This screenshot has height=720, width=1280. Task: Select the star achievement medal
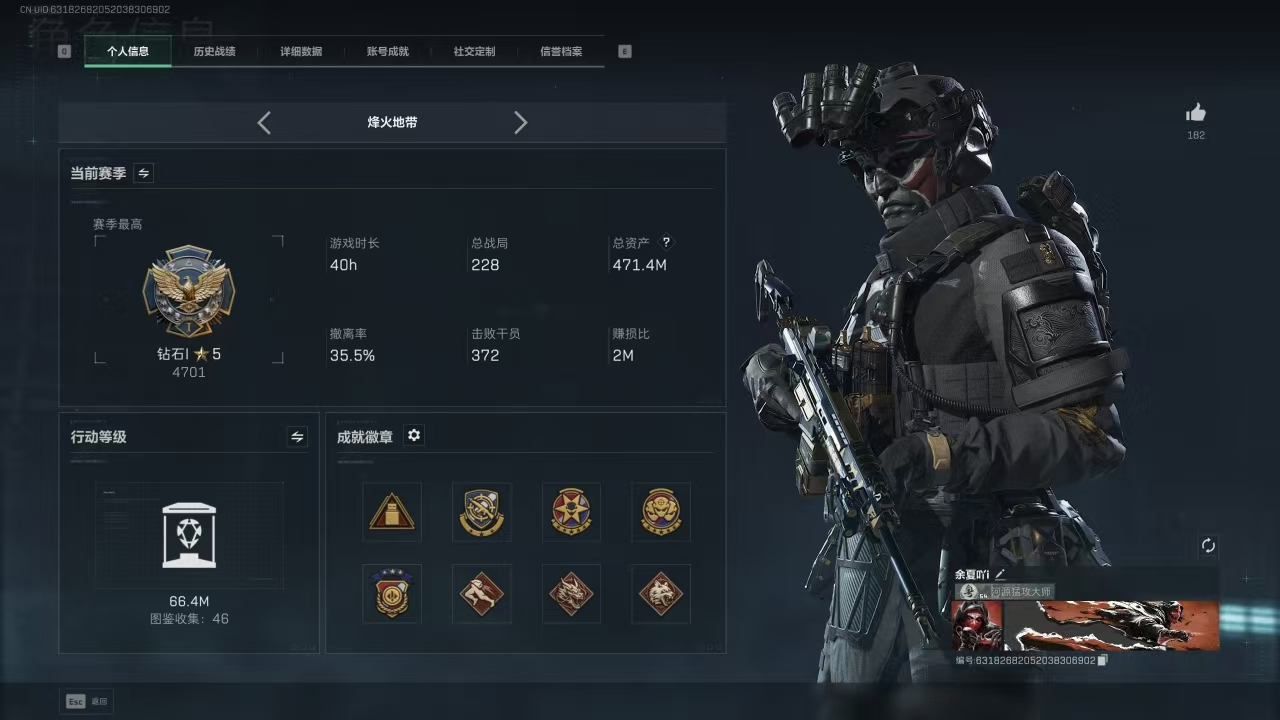(x=571, y=511)
